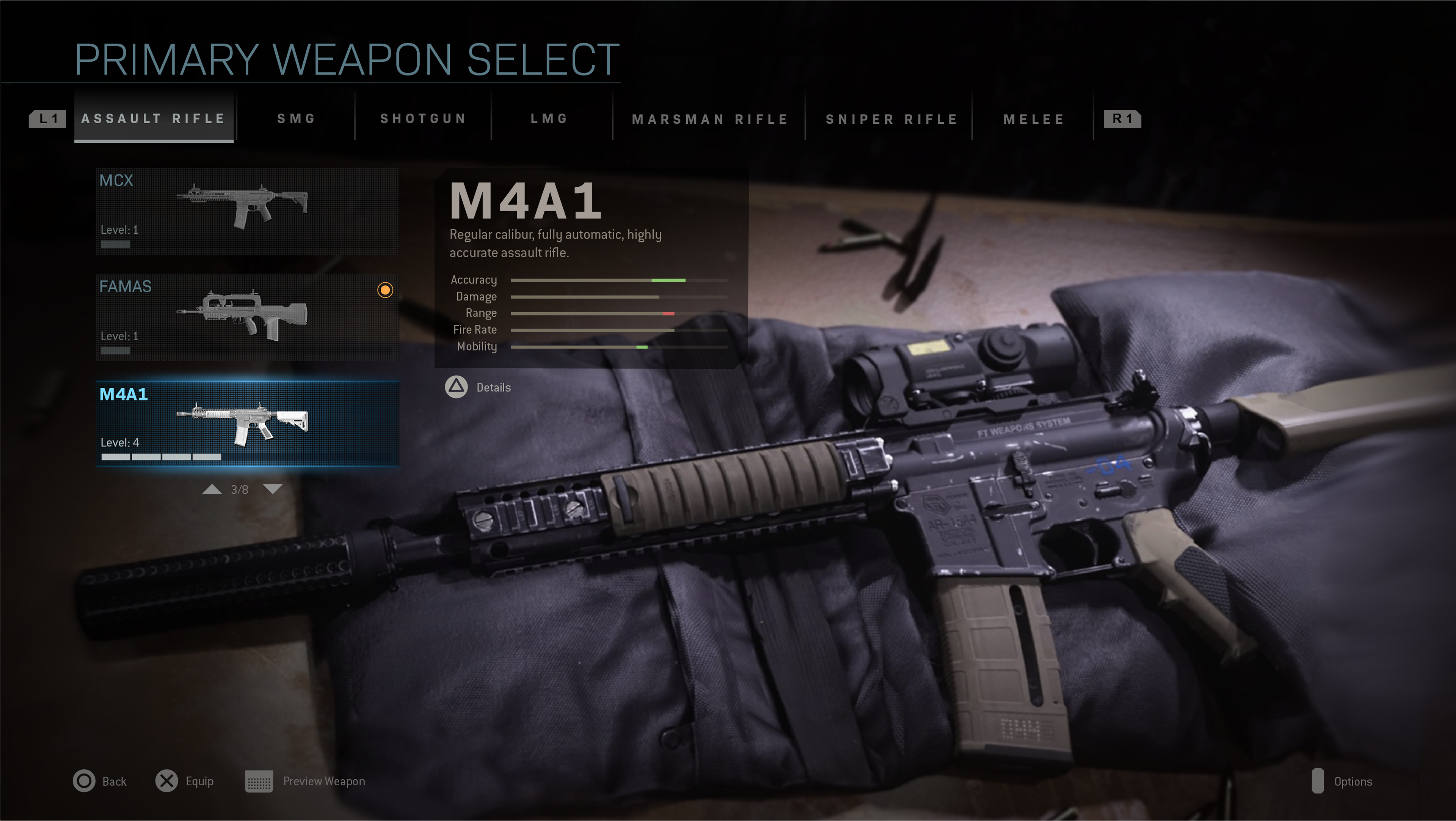Select the Shotgun tab
This screenshot has height=821, width=1456.
click(423, 119)
